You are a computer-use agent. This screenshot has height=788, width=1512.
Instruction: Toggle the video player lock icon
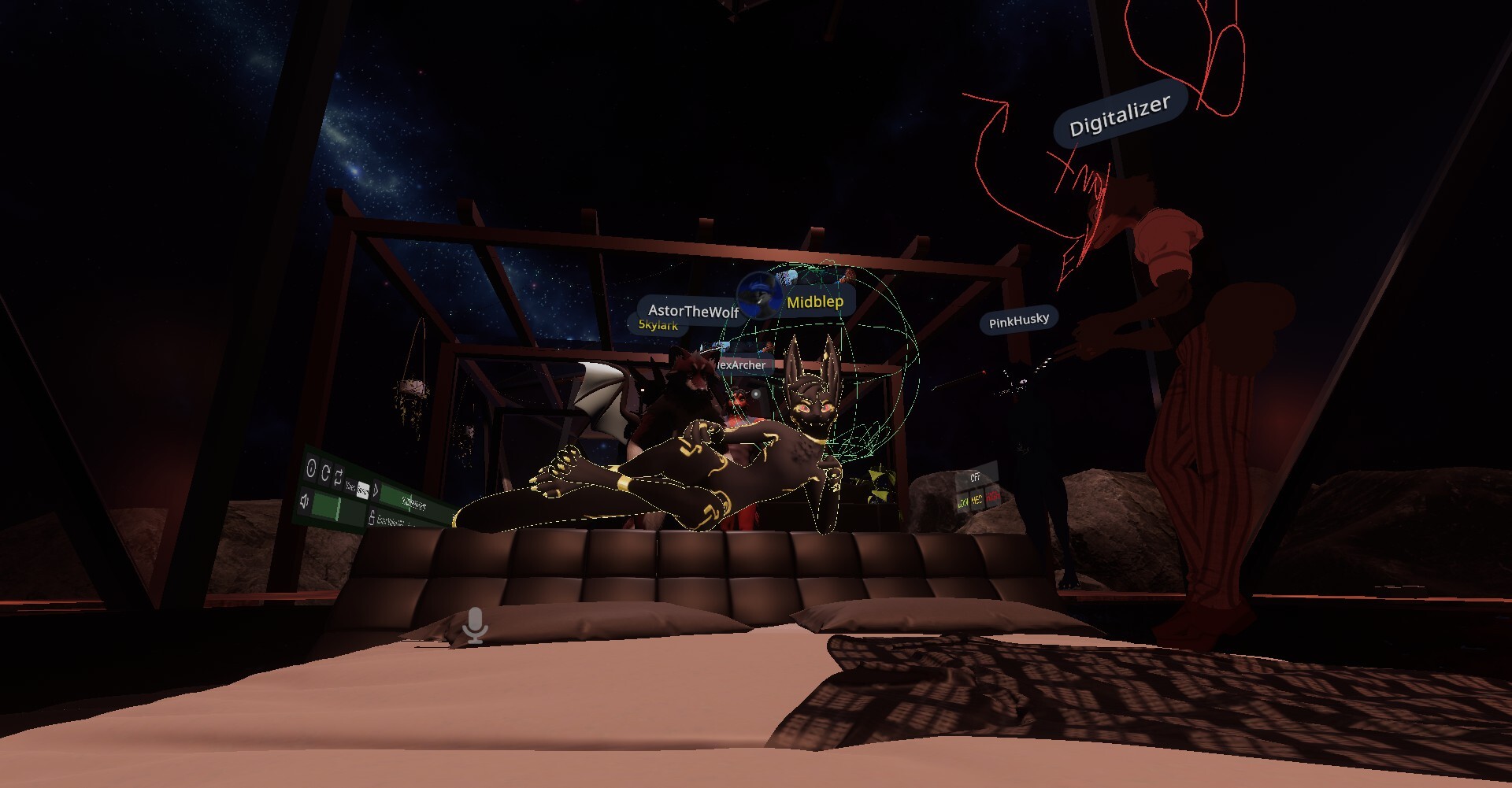pos(371,517)
